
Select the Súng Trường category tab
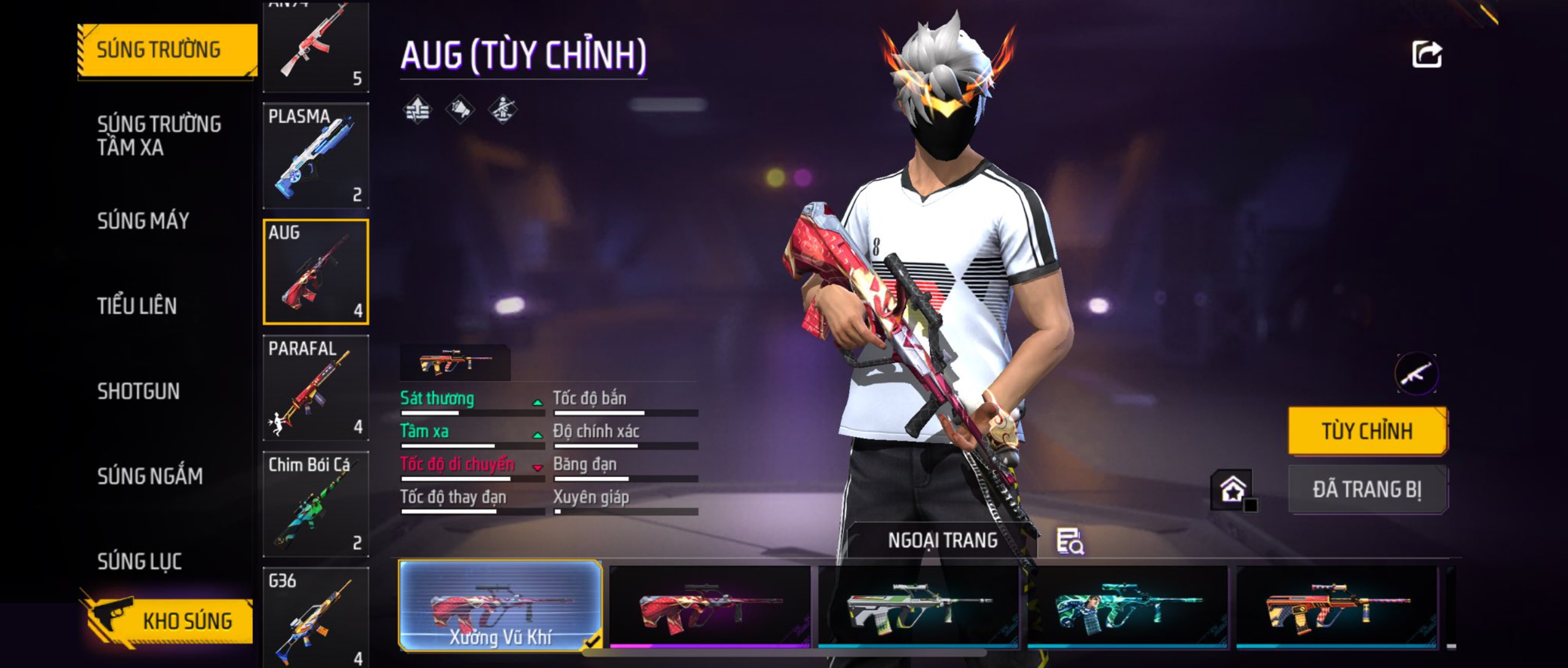(x=166, y=50)
